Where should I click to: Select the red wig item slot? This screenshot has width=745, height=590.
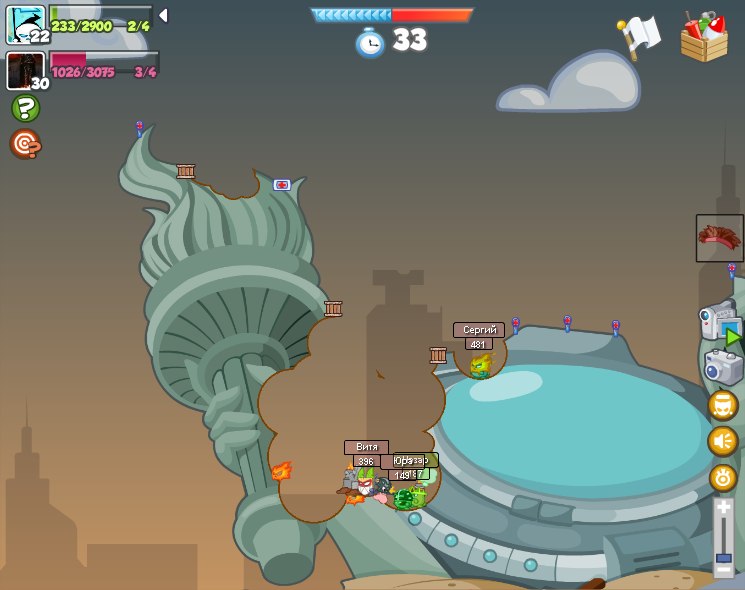click(719, 238)
